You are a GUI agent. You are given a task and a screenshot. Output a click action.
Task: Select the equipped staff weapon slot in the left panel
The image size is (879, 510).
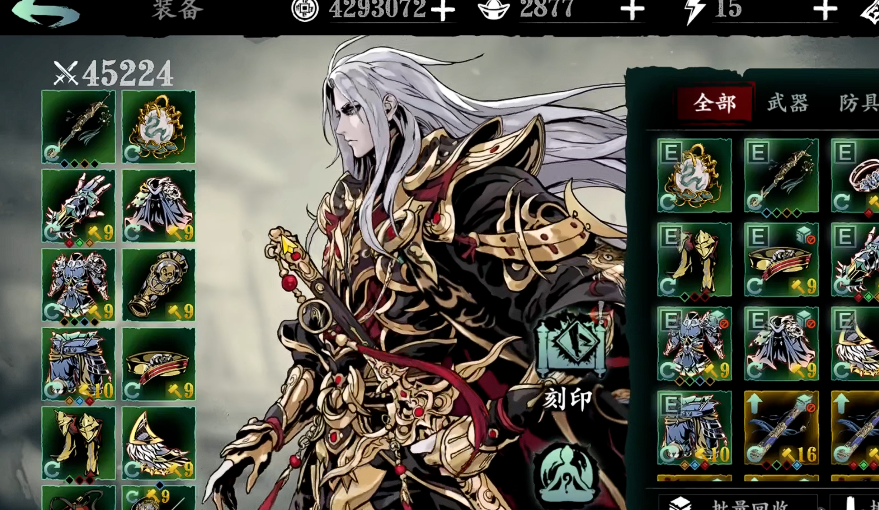(78, 127)
